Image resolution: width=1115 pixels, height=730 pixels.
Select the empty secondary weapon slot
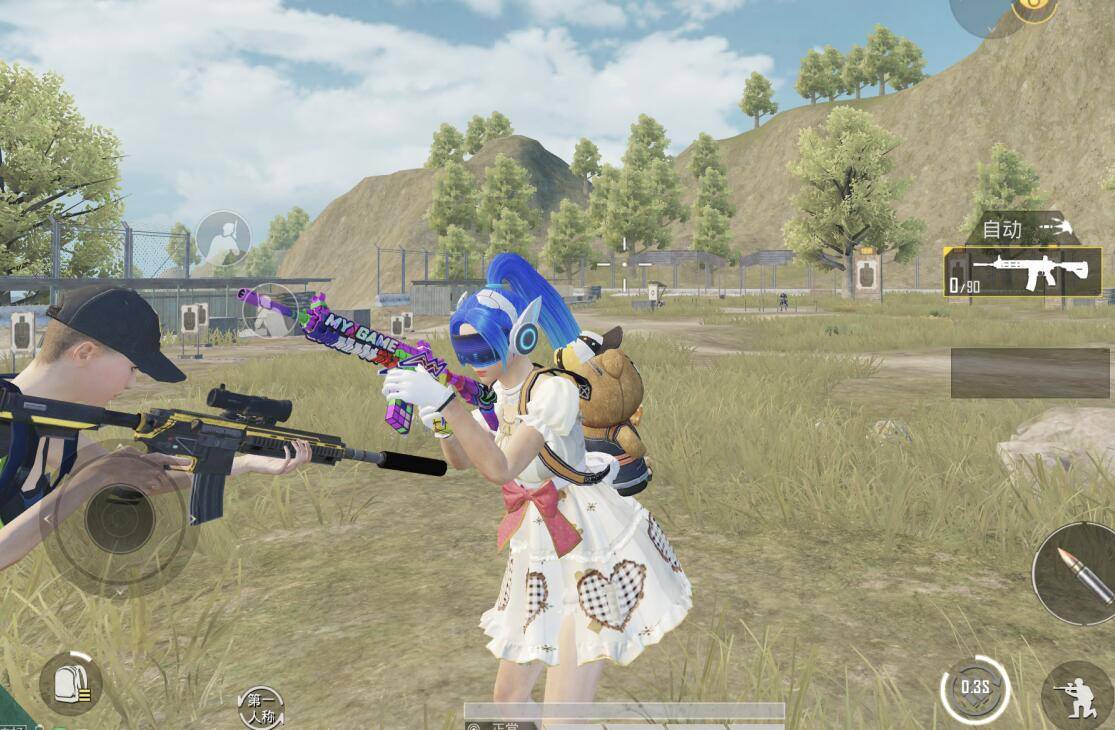[1030, 372]
